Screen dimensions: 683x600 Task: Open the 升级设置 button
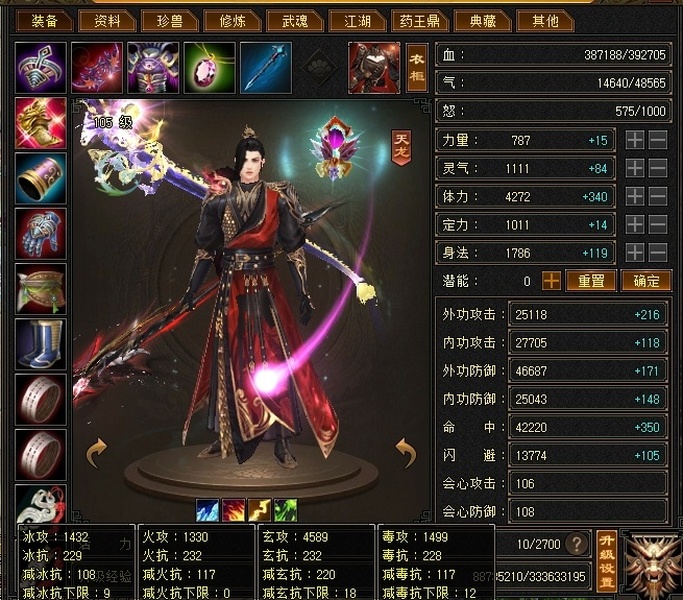[605, 561]
